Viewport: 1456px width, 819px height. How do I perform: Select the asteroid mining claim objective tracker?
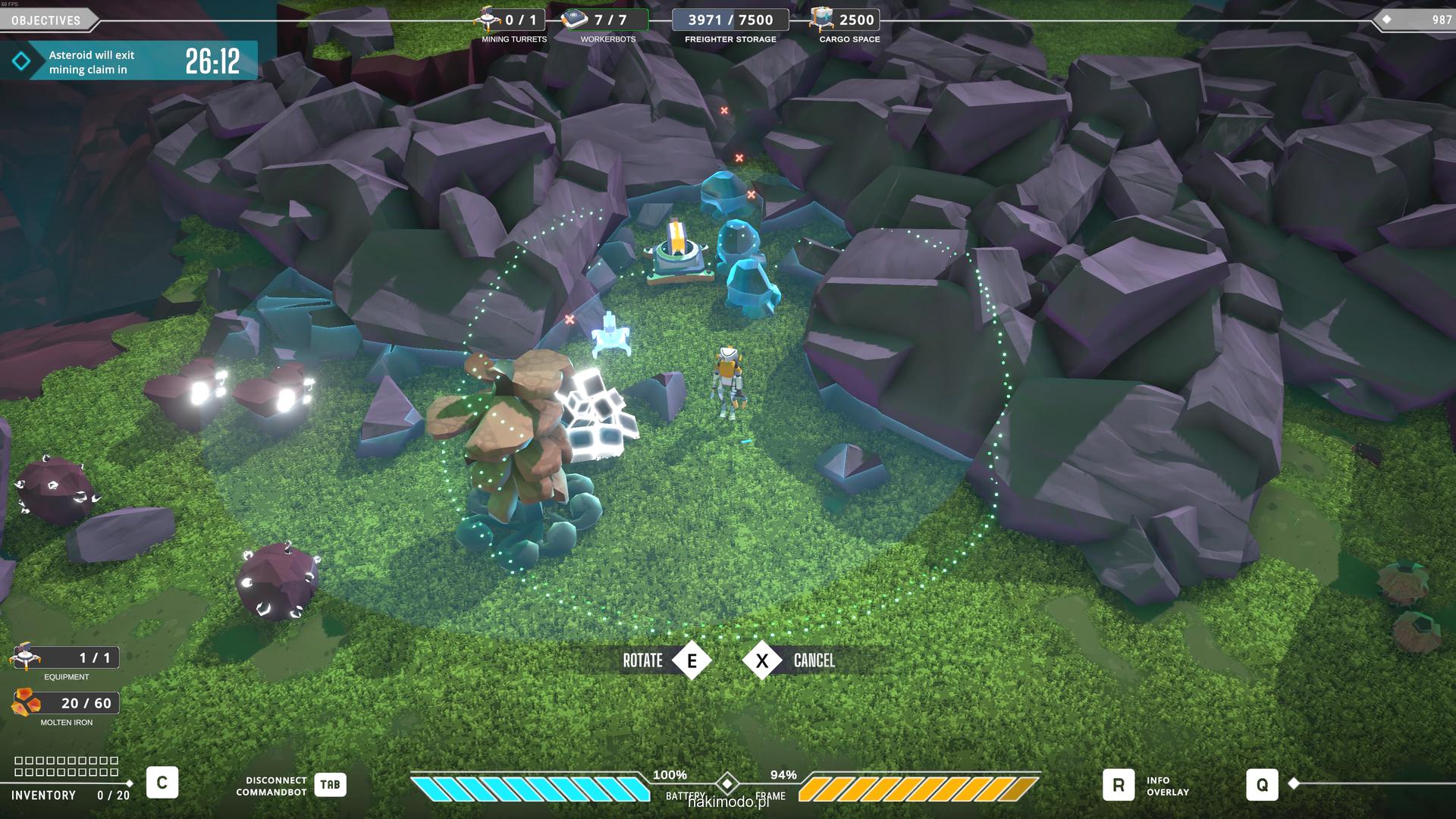click(x=129, y=61)
